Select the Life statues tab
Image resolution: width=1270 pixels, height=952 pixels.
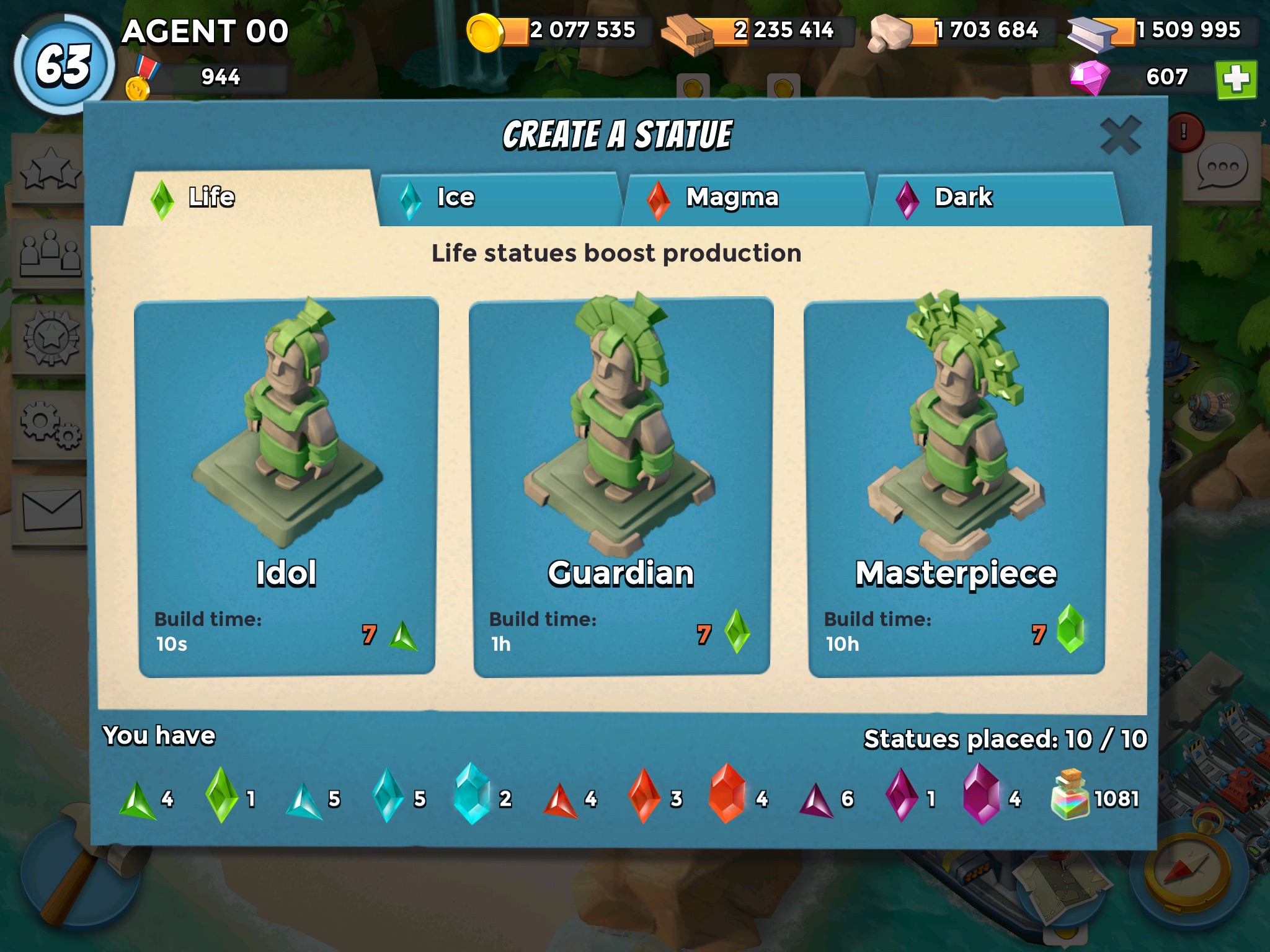coord(251,198)
